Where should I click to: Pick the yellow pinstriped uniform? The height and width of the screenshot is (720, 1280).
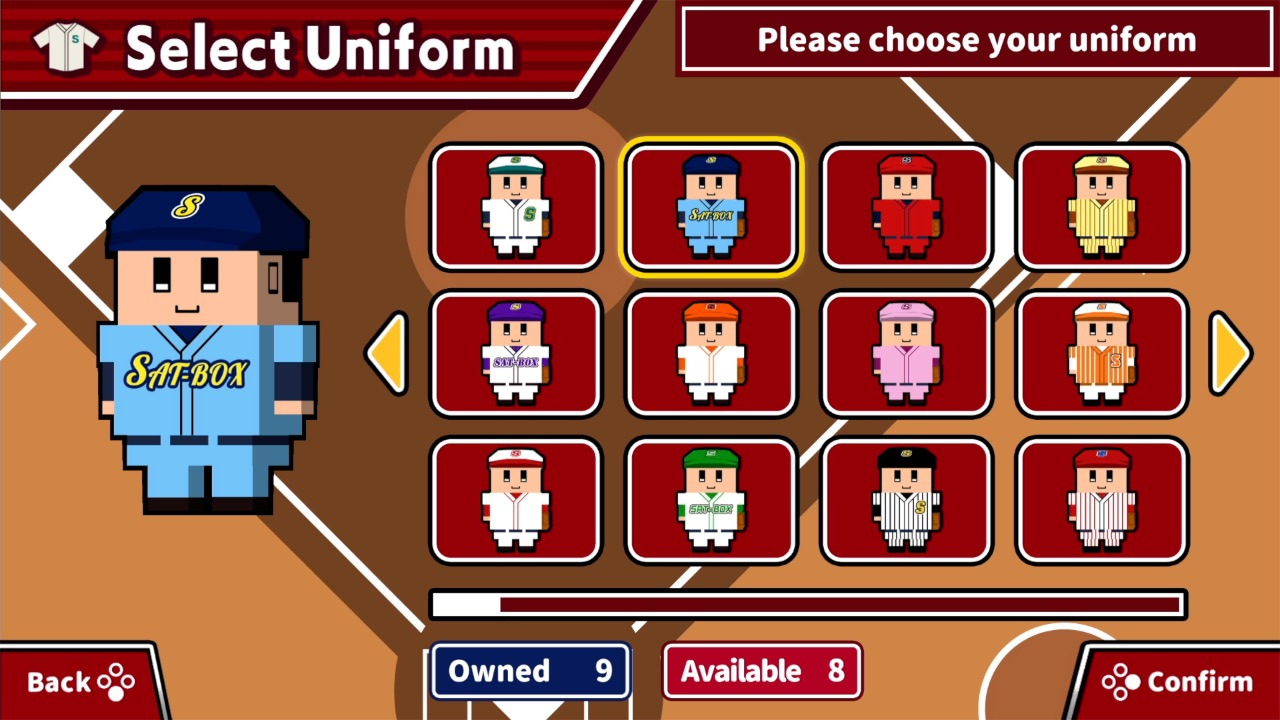point(1101,207)
